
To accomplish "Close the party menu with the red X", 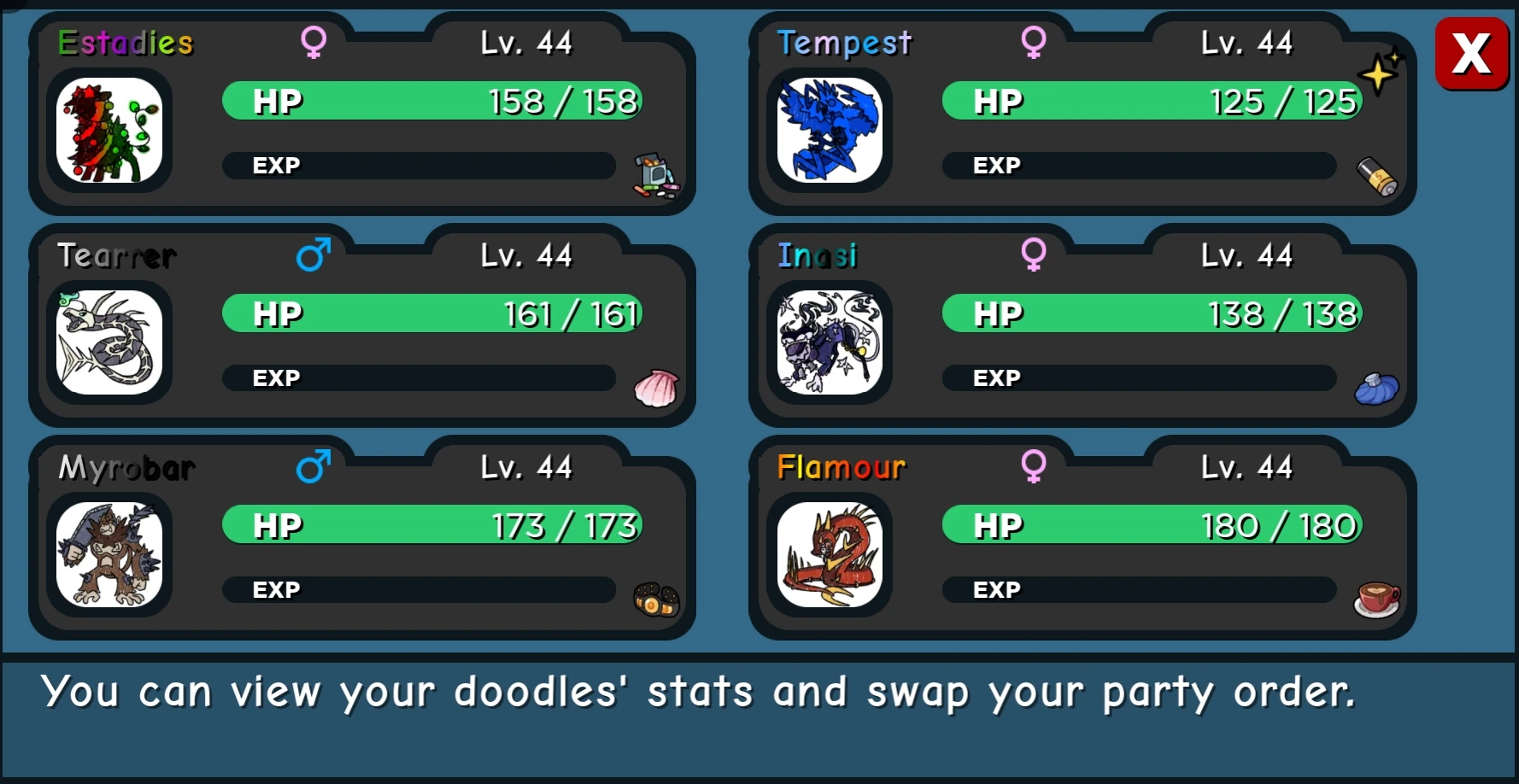I will click(1471, 53).
